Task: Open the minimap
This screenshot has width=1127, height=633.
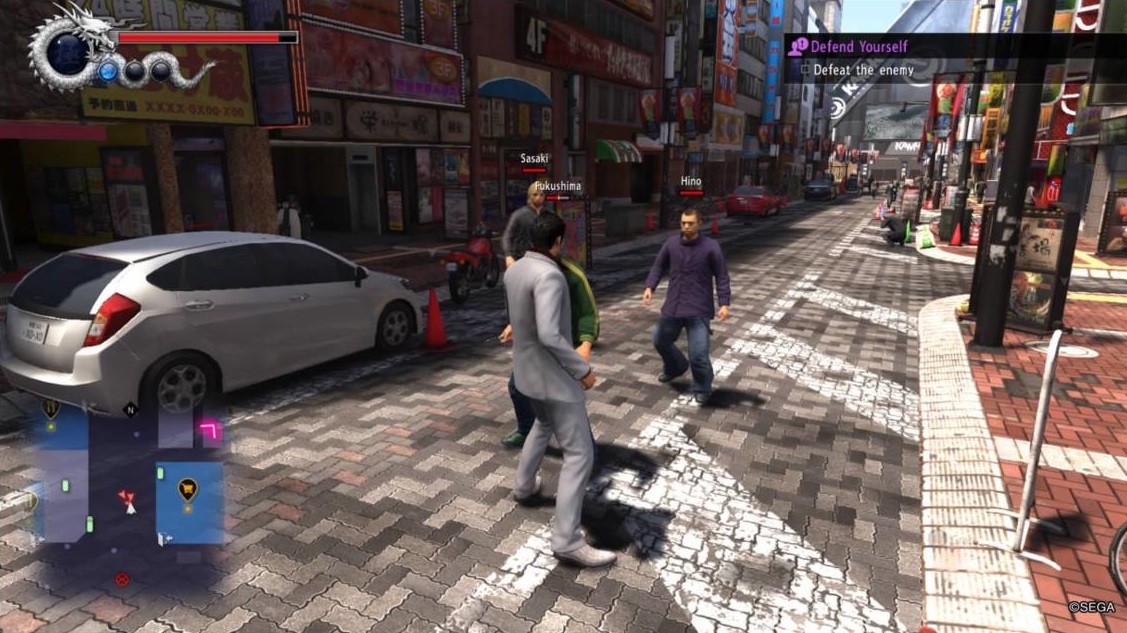Action: point(125,480)
